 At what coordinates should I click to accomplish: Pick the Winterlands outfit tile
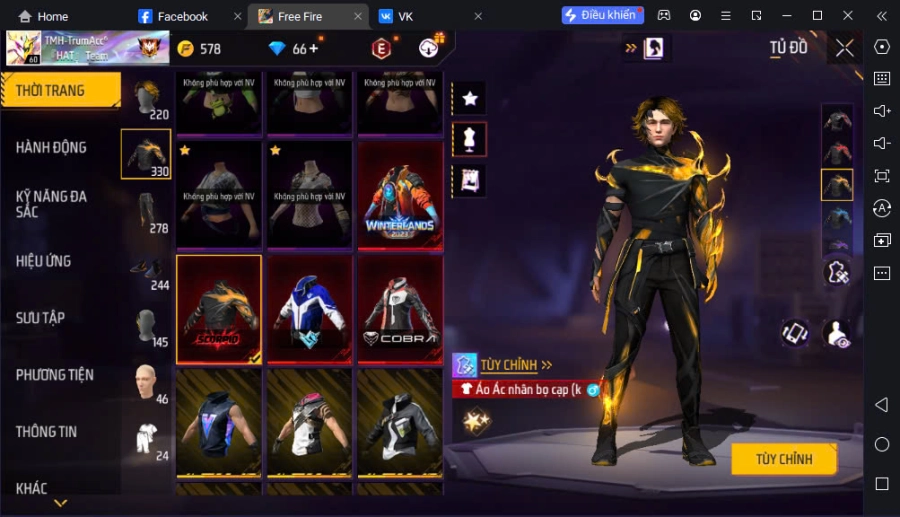[400, 195]
